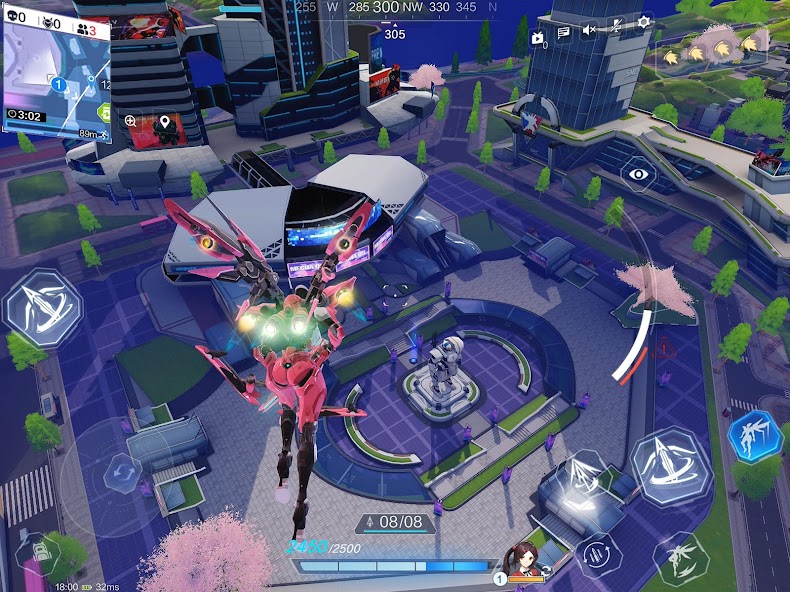
Task: Open the chat message panel
Action: pos(564,32)
